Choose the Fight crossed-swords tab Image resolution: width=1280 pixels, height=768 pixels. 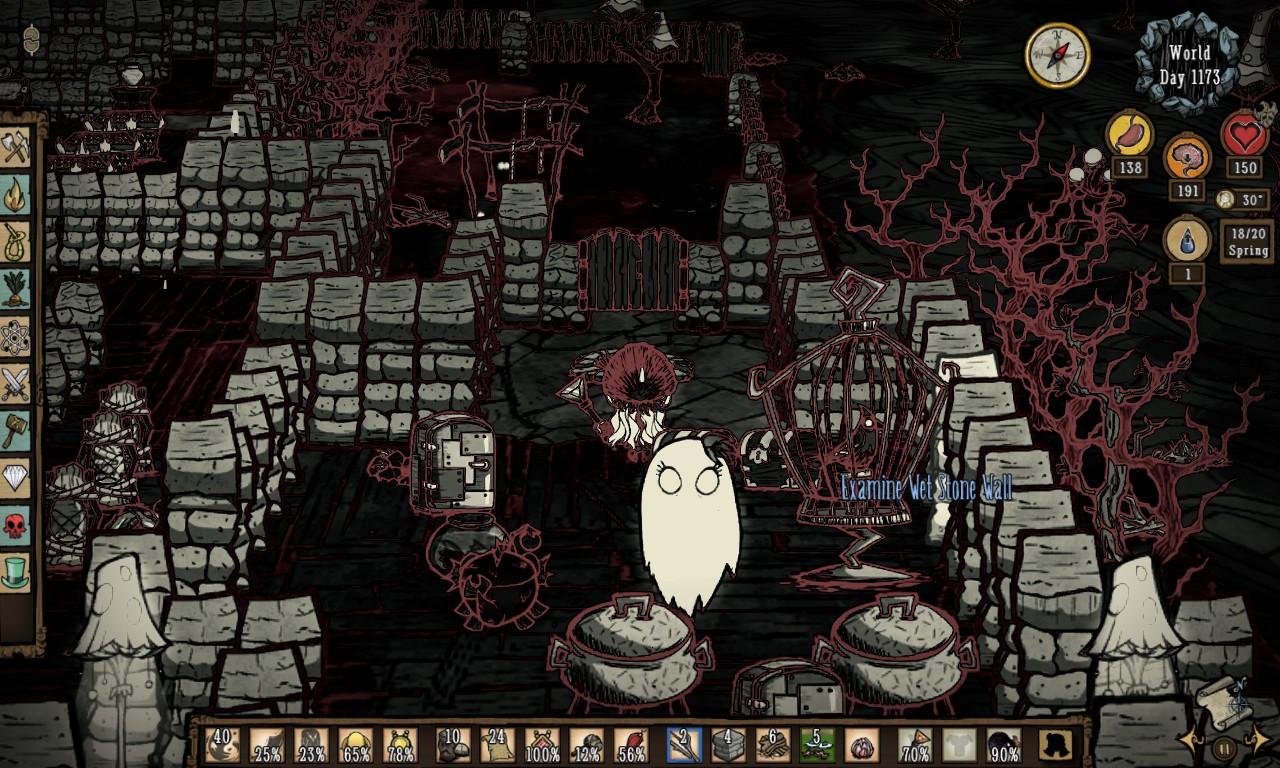pyautogui.click(x=16, y=384)
